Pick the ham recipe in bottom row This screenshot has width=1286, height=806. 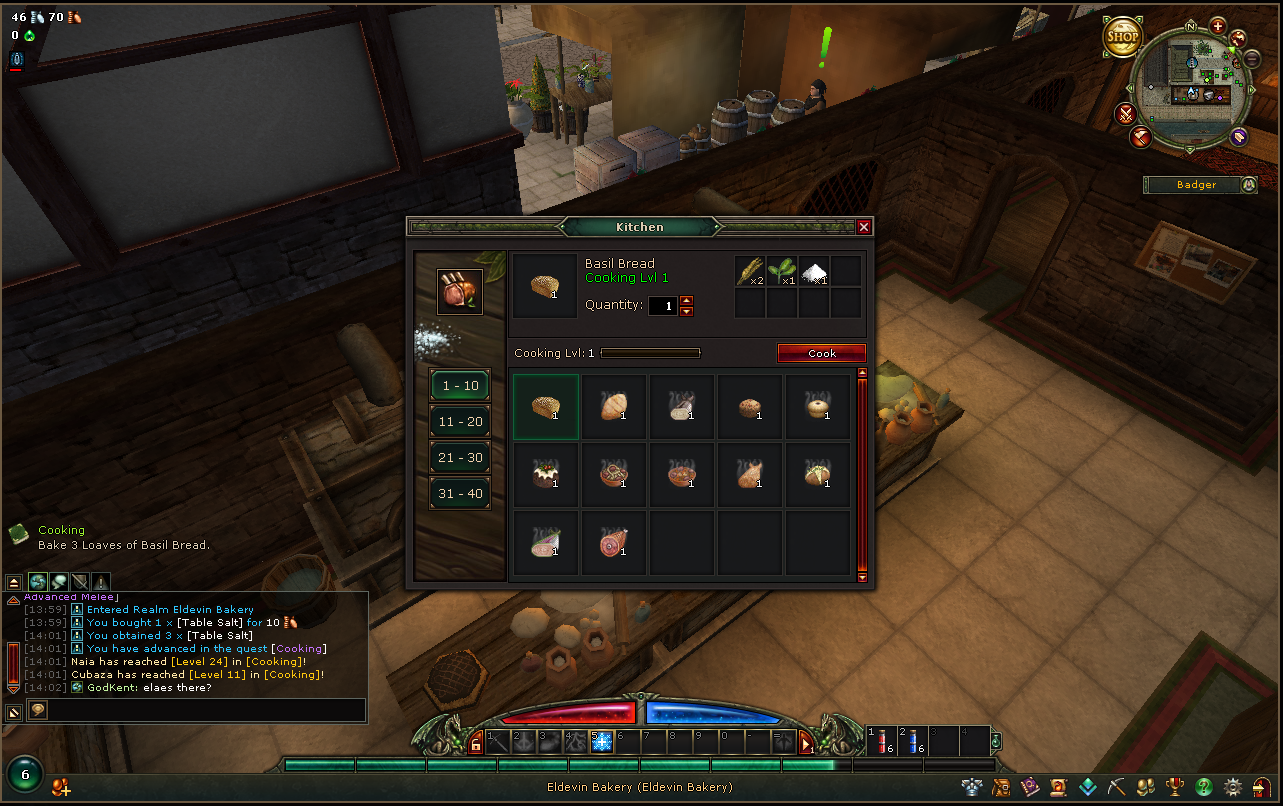(x=614, y=543)
